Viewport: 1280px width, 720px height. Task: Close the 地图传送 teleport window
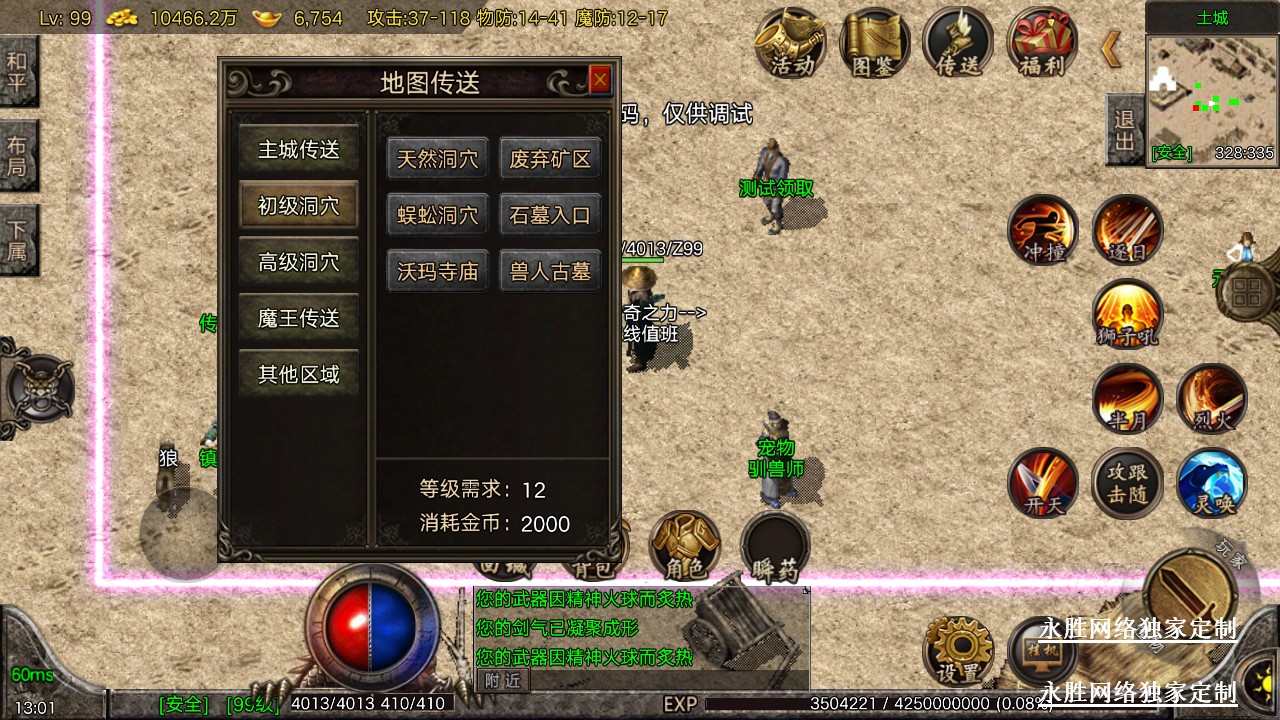coord(600,80)
